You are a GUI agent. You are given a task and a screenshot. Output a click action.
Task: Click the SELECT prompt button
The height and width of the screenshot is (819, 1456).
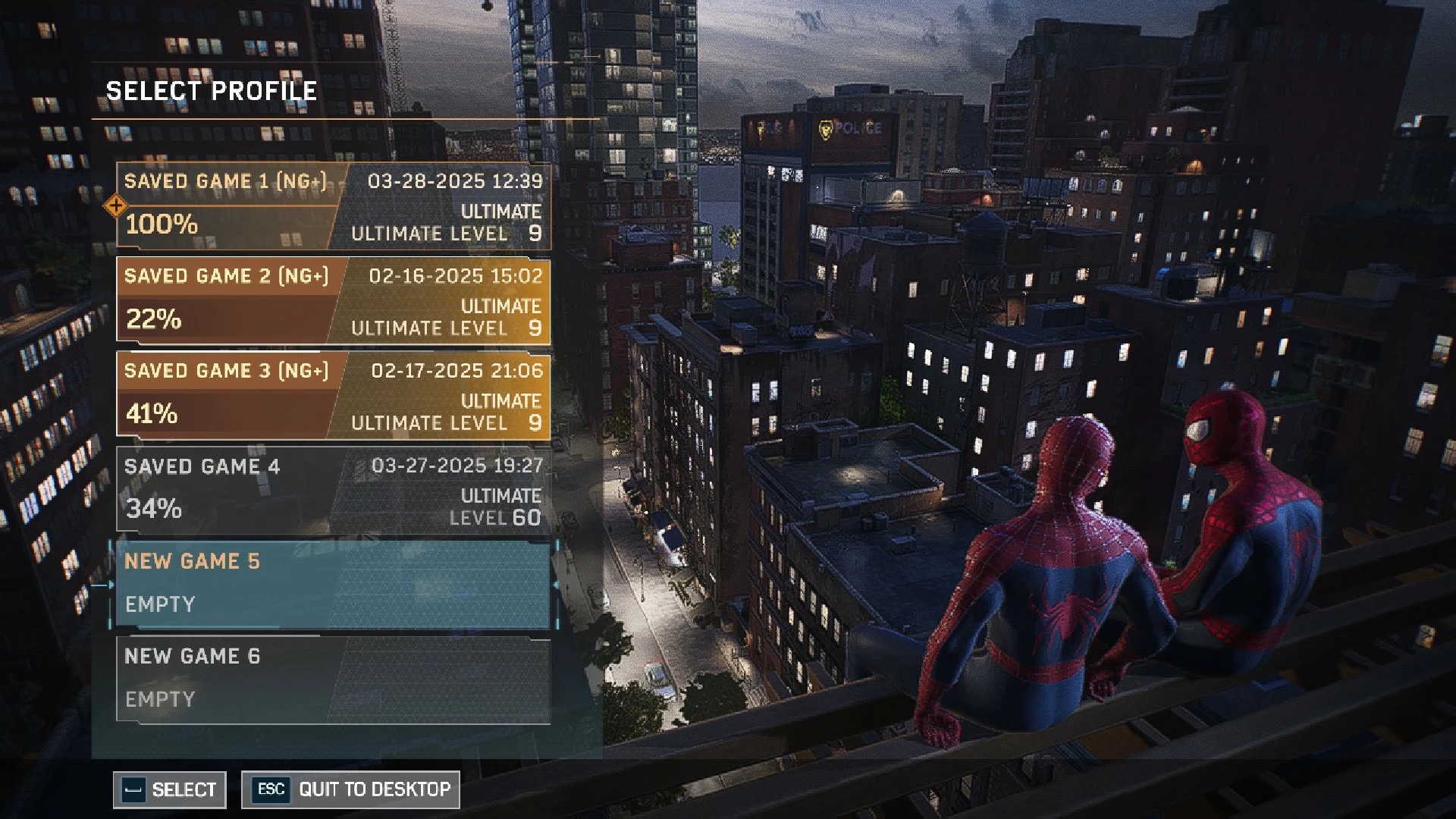170,789
